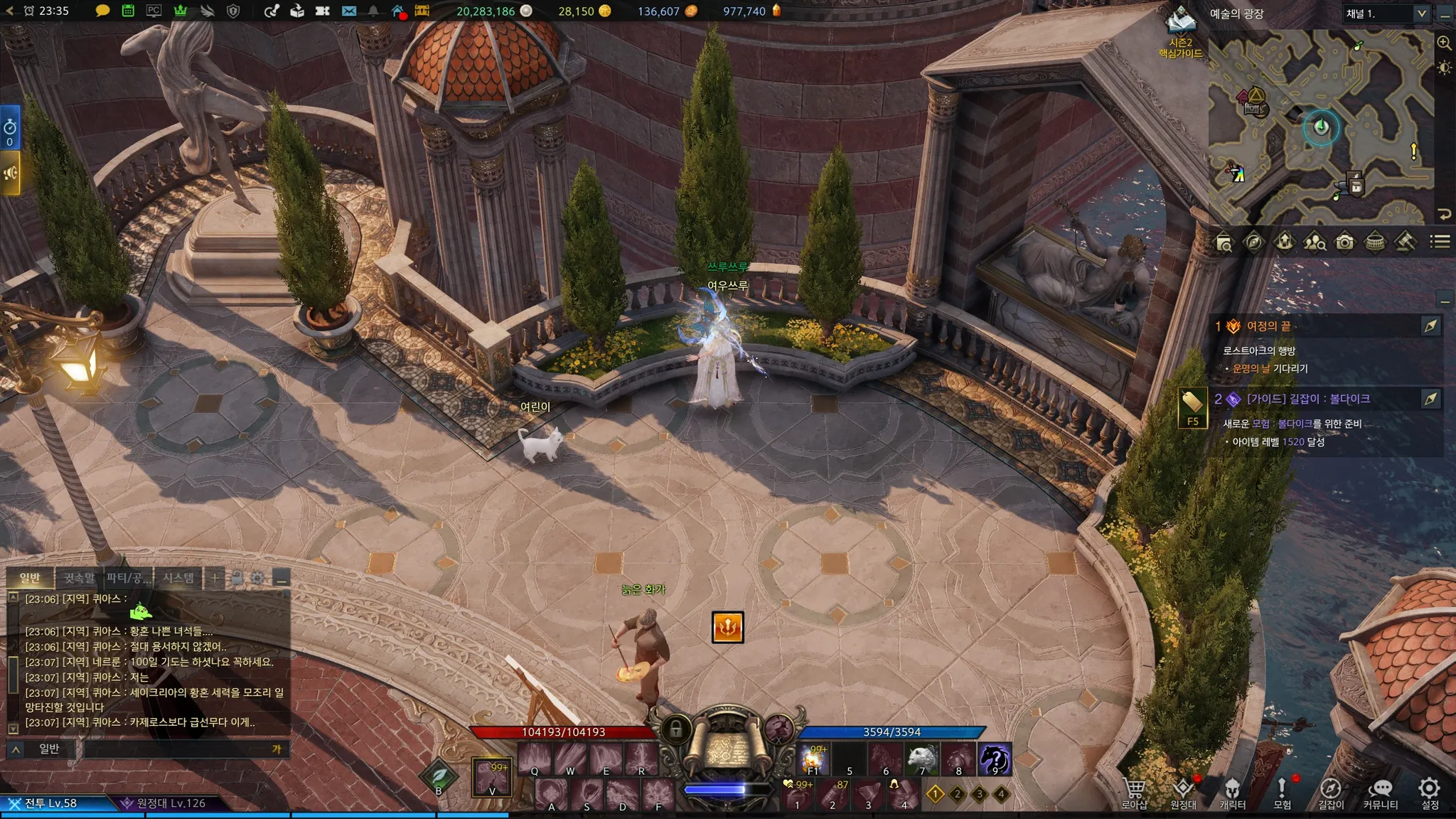Select the 여정의 끝 quest tracker entry

(x=1268, y=326)
